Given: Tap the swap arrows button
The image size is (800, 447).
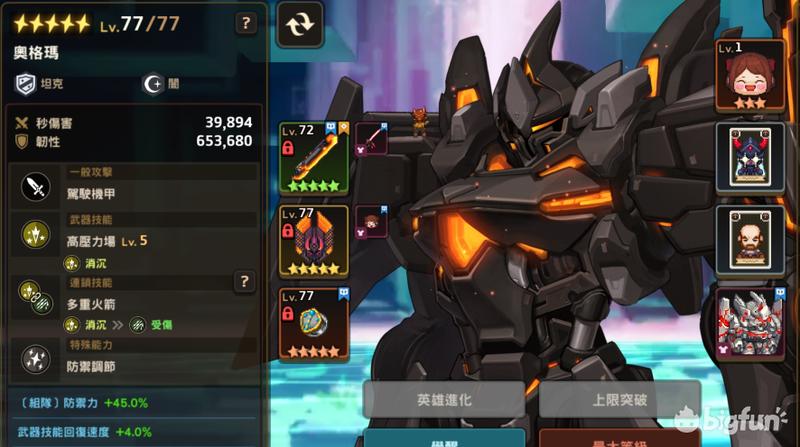Looking at the screenshot, I should click(298, 25).
